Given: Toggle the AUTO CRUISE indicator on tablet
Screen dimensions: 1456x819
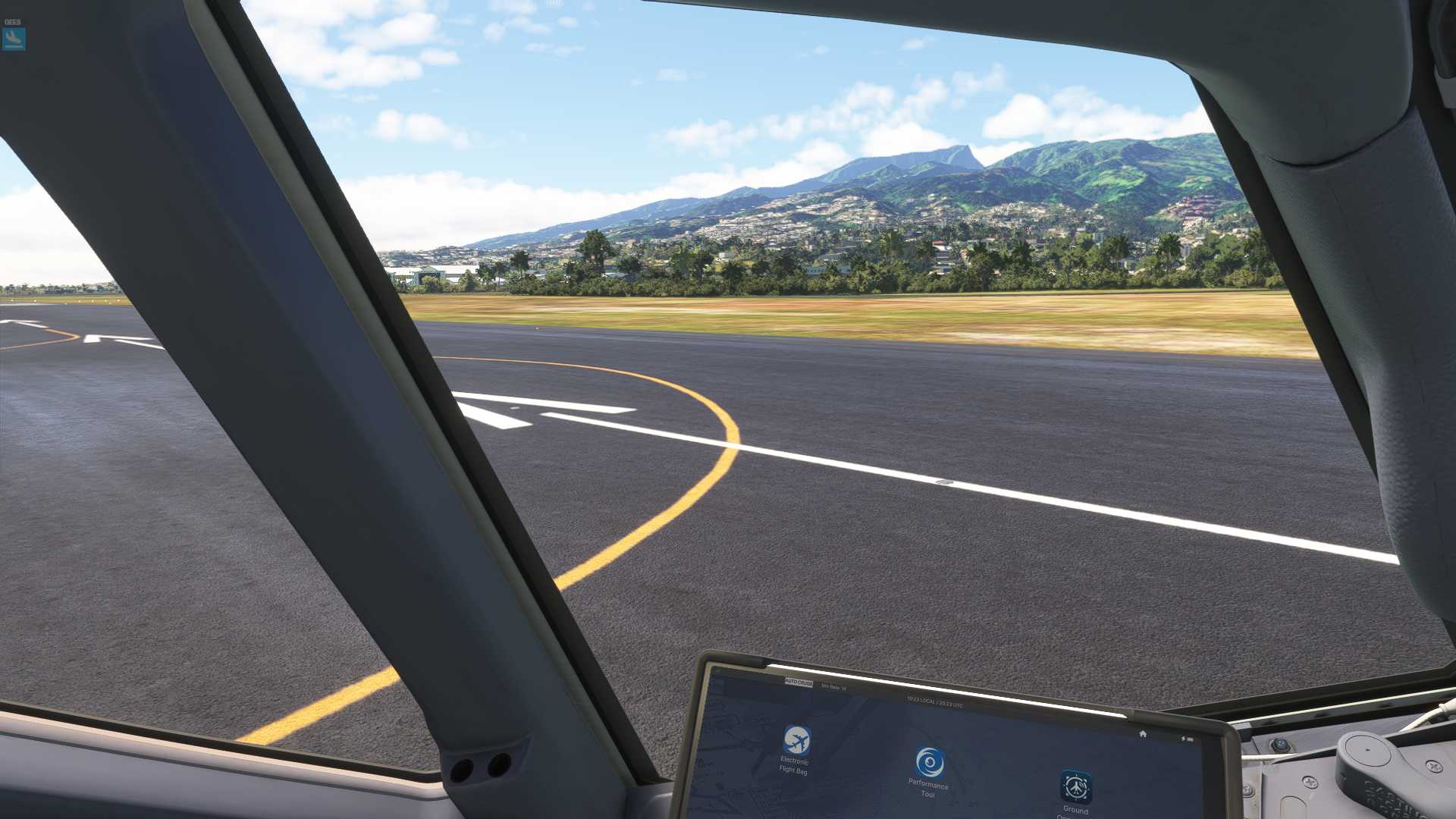Looking at the screenshot, I should pos(799,683).
